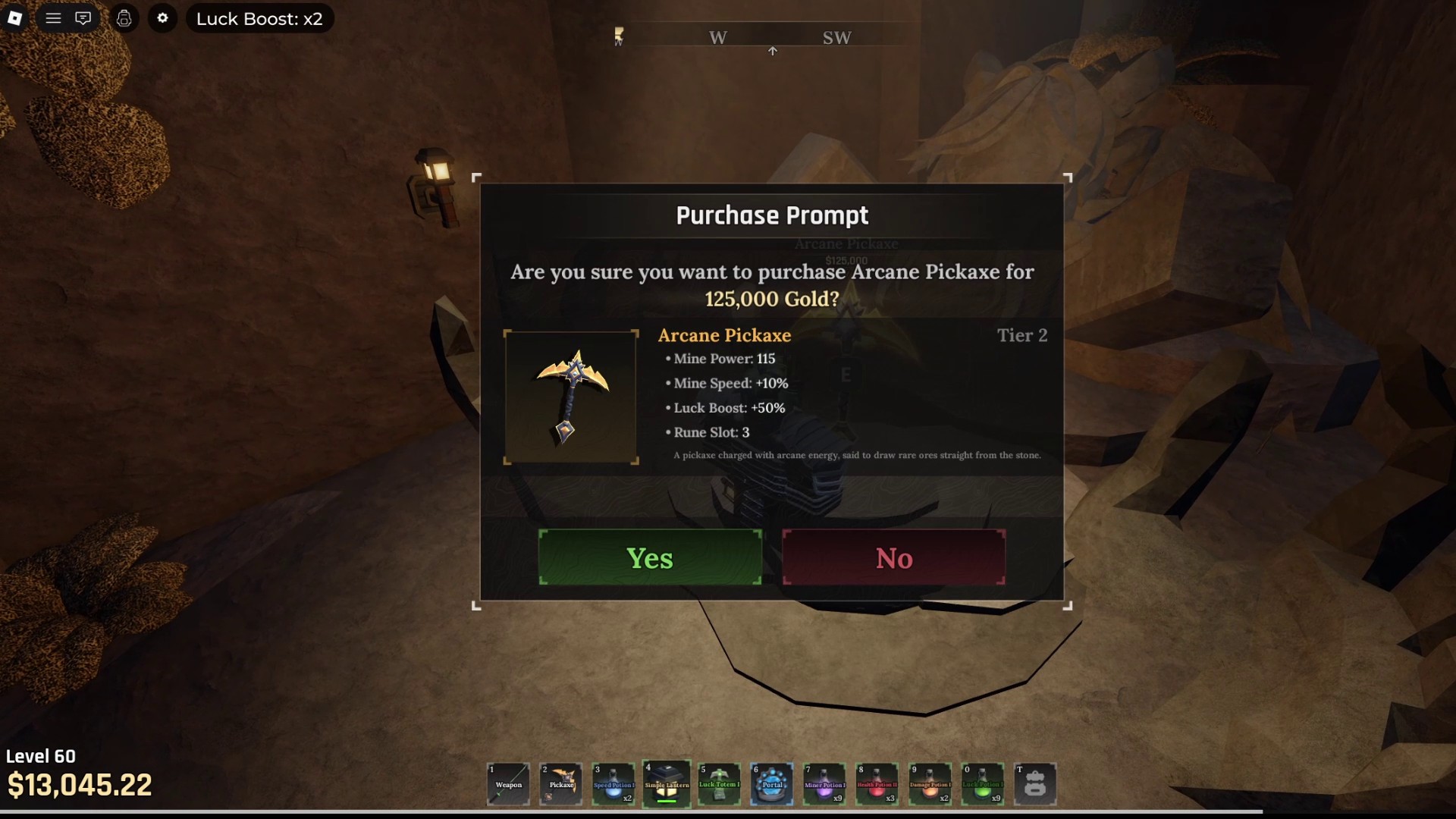Click the Luck Boost: x2 badge
The width and height of the screenshot is (1456, 819).
coord(259,18)
